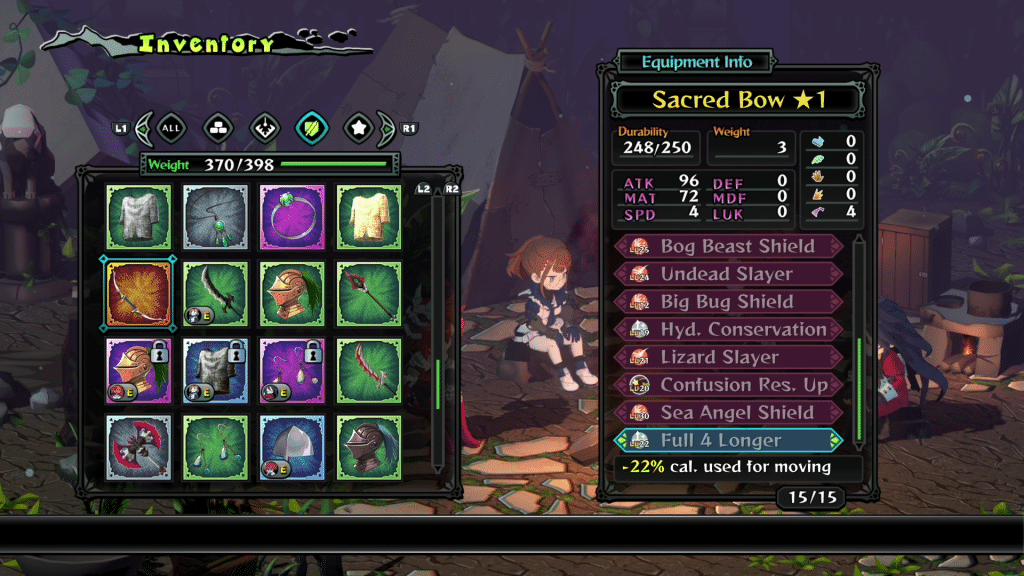The height and width of the screenshot is (576, 1024).
Task: Select the Sacred Bow inventory slot
Action: tap(138, 293)
